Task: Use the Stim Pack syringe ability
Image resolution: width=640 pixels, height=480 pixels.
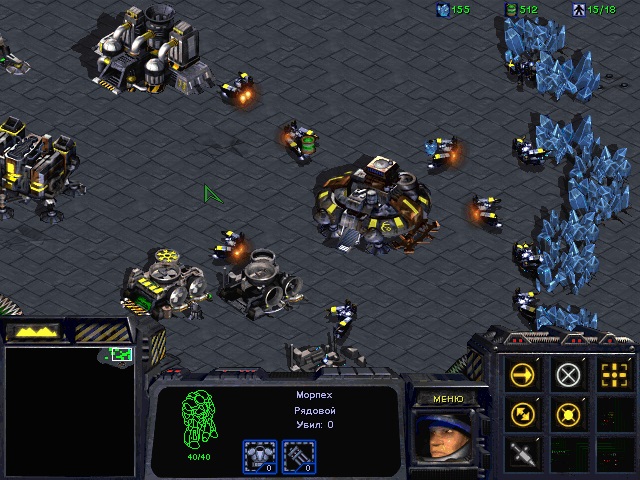Action: point(523,451)
